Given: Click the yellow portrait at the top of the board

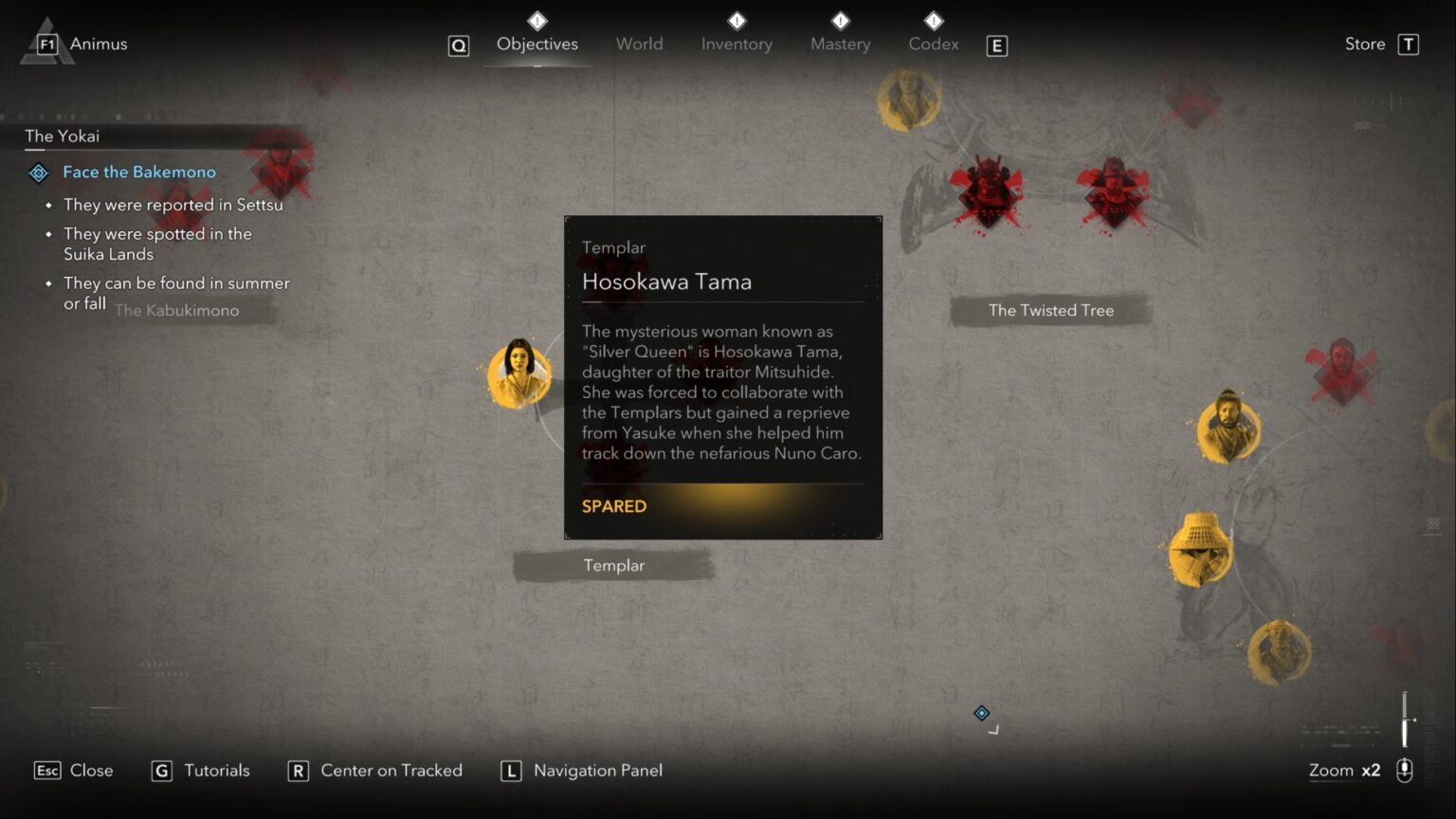Looking at the screenshot, I should (909, 98).
